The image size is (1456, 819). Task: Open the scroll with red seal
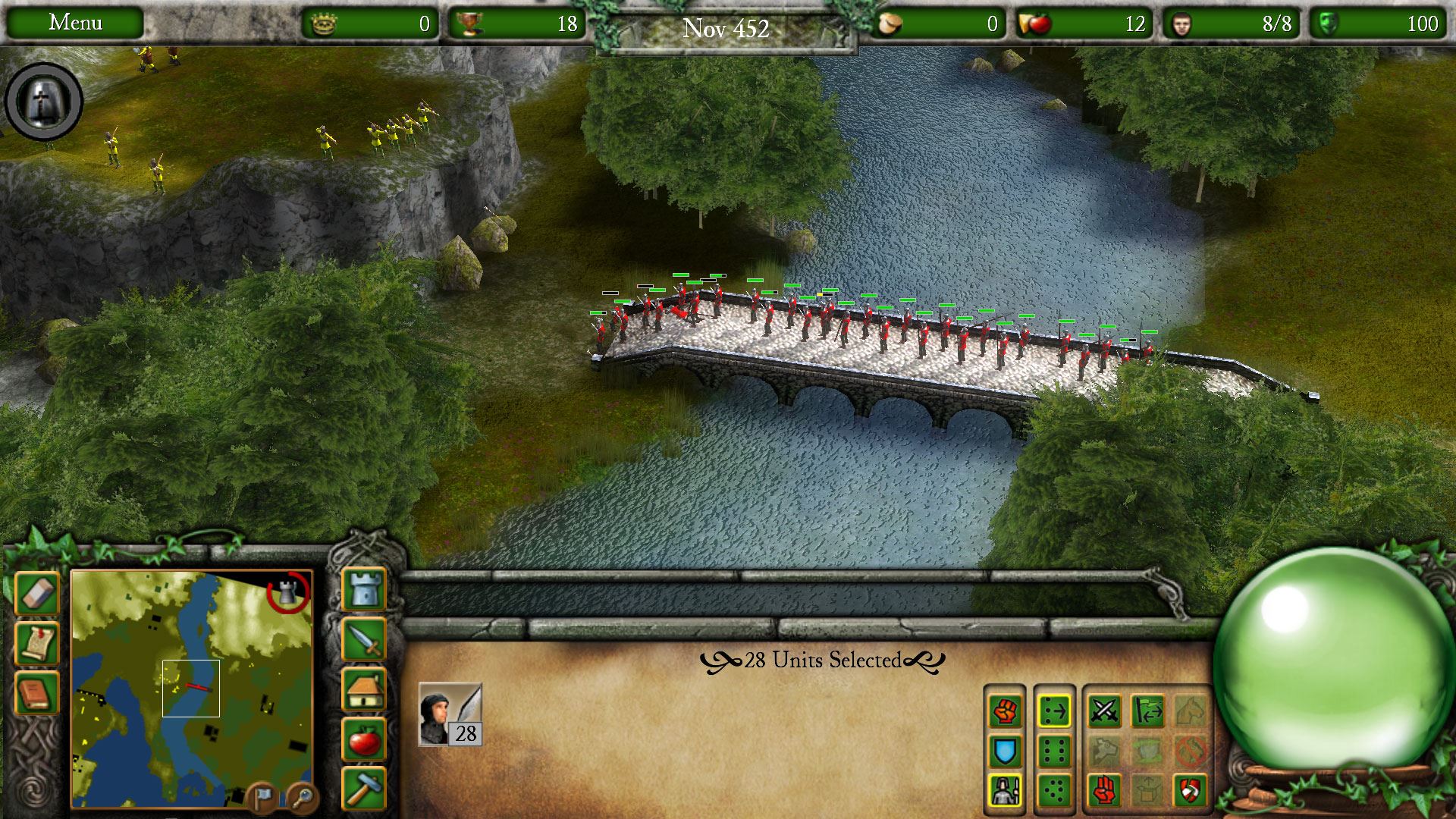(x=36, y=643)
